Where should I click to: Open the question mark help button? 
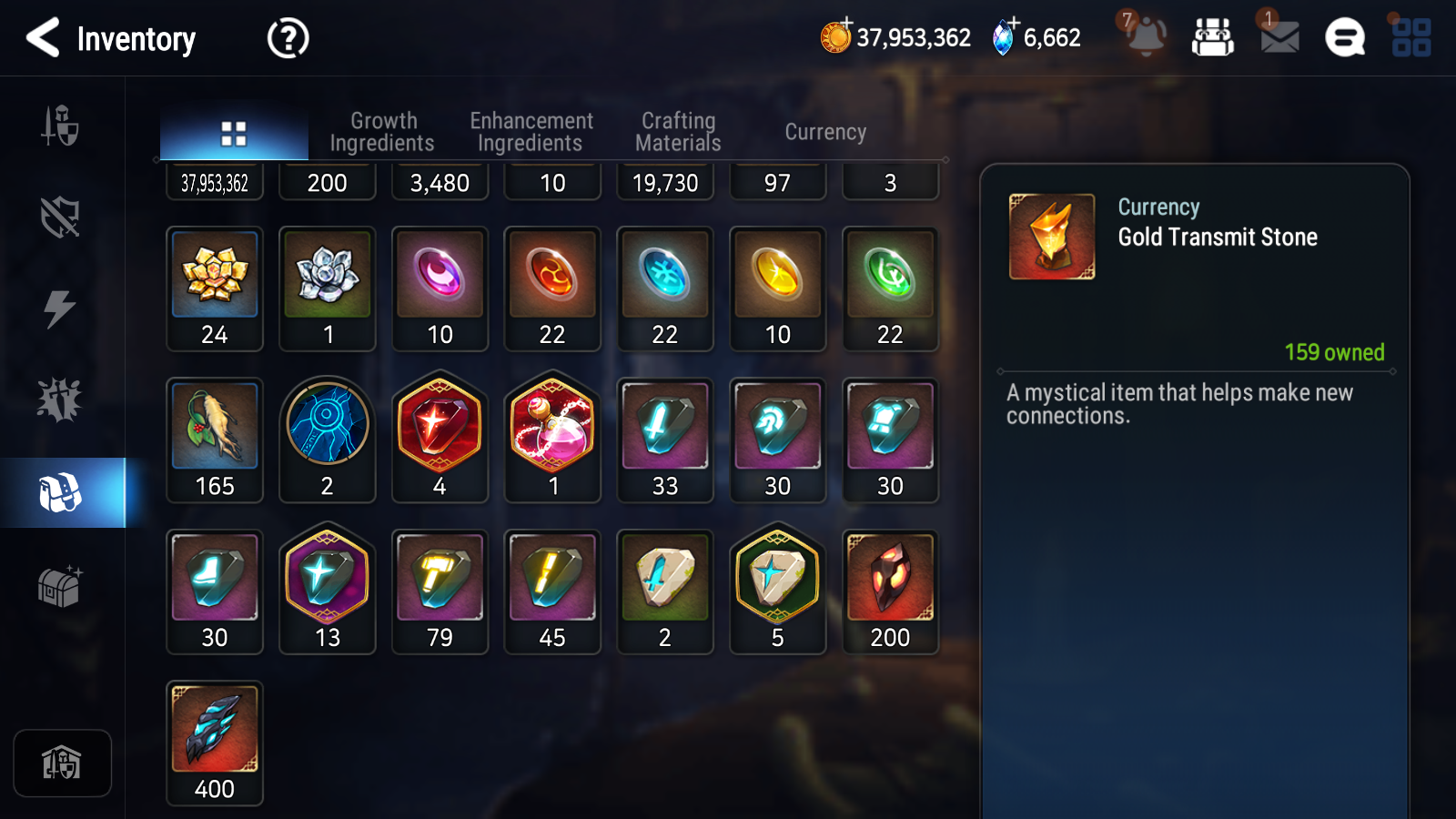[288, 38]
